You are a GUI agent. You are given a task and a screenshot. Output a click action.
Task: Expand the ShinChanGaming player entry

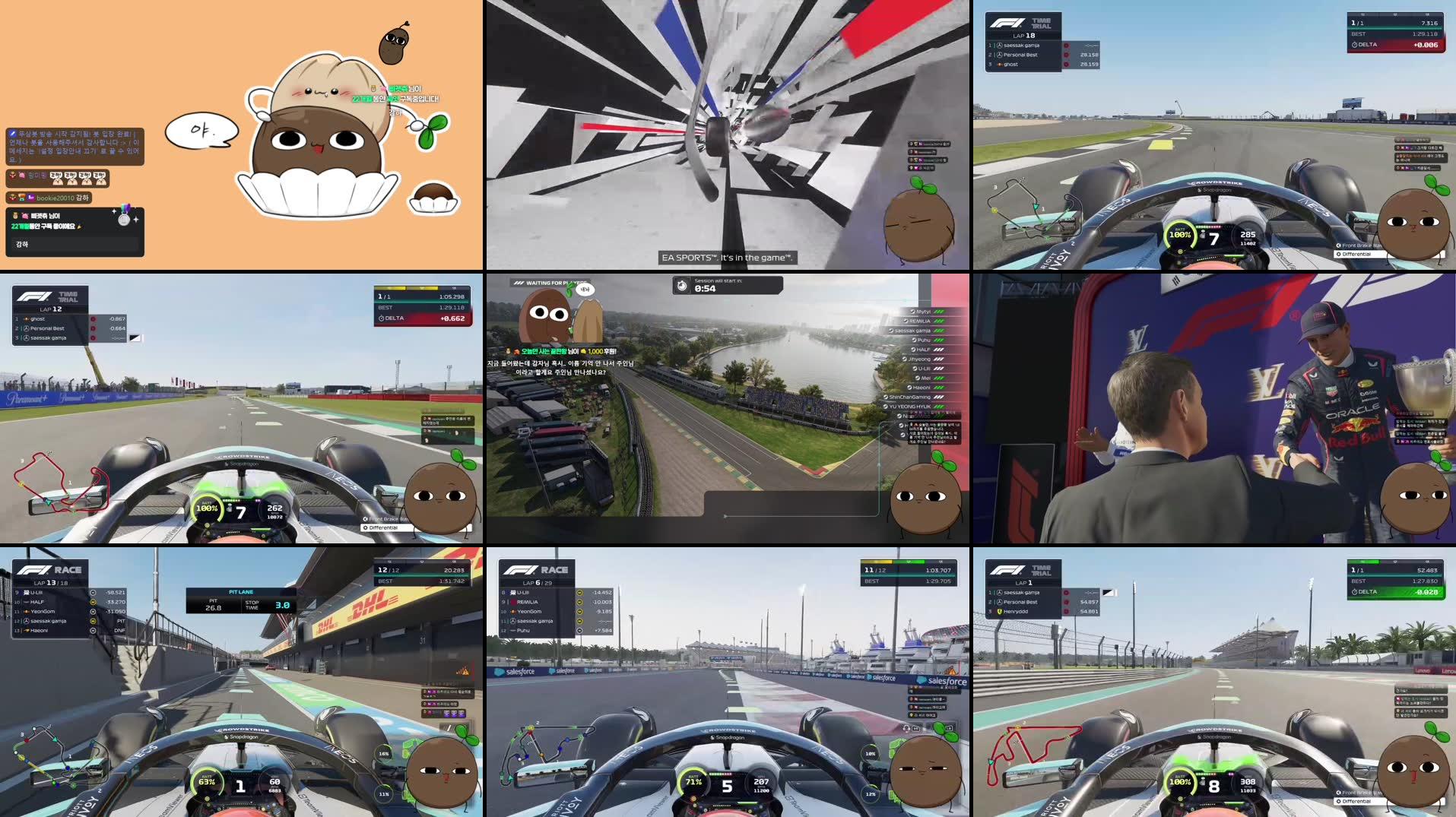[x=910, y=397]
